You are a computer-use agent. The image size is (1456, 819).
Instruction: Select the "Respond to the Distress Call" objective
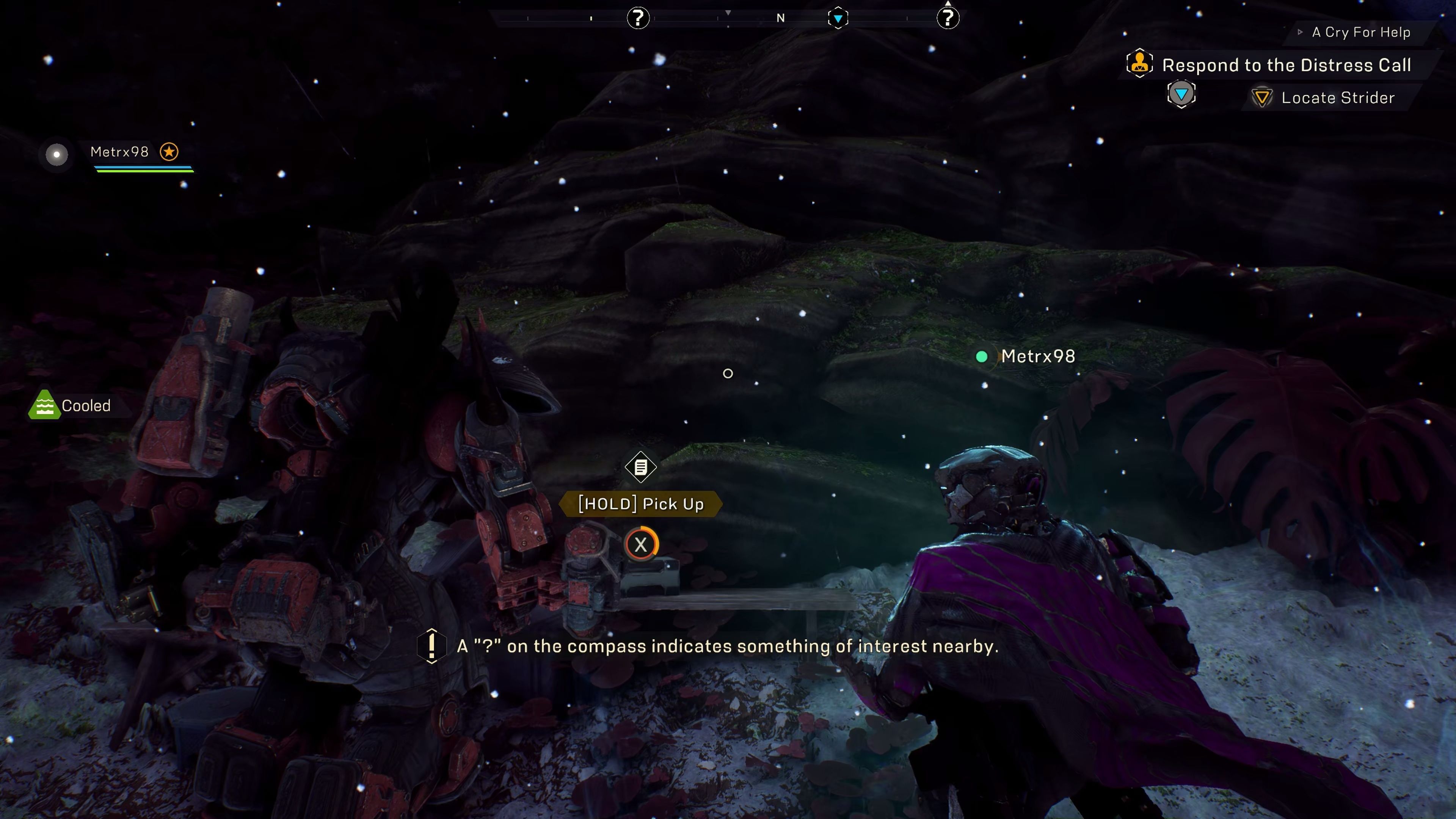pos(1287,66)
